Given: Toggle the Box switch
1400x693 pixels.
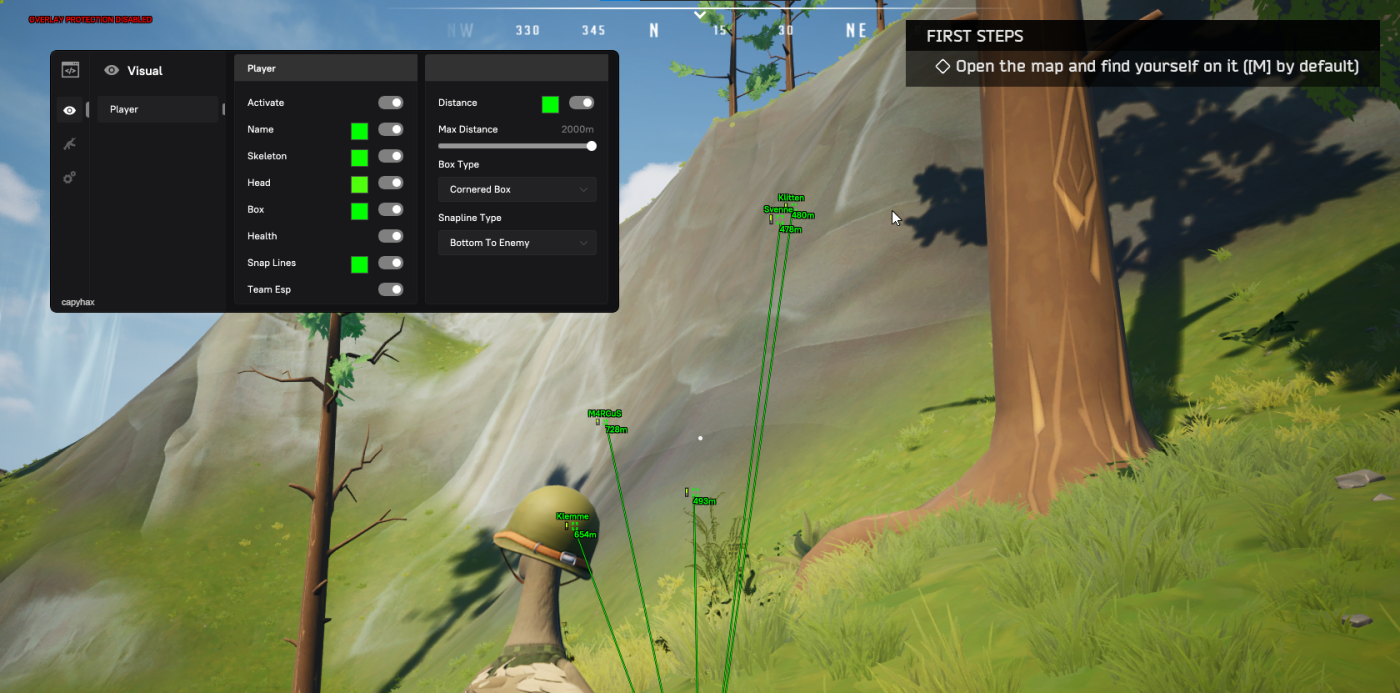Looking at the screenshot, I should [390, 210].
